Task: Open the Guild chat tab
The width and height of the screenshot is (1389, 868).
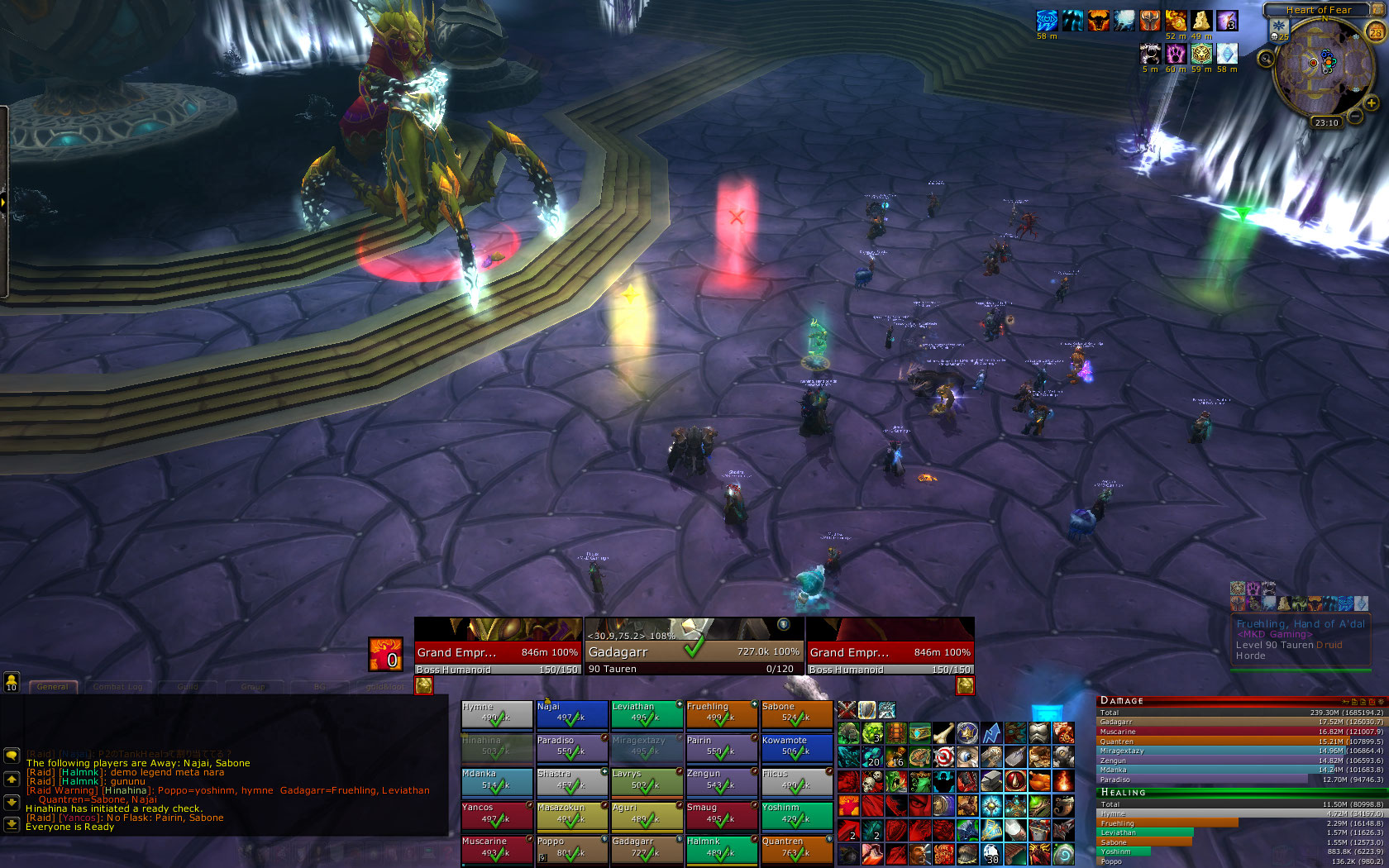Action: [x=188, y=687]
